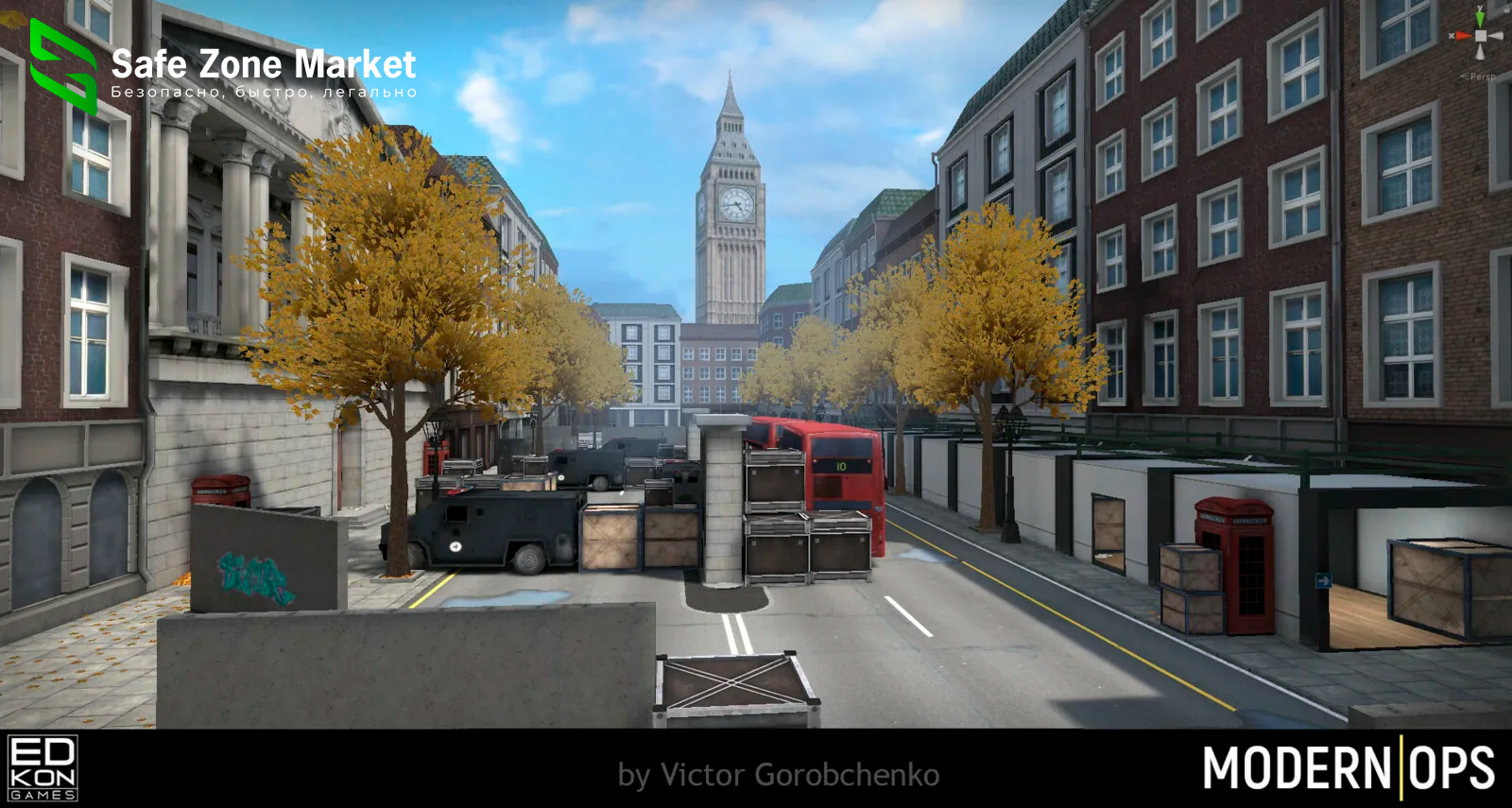Click the red X-axis cone on scene gizmo

[x=1462, y=36]
